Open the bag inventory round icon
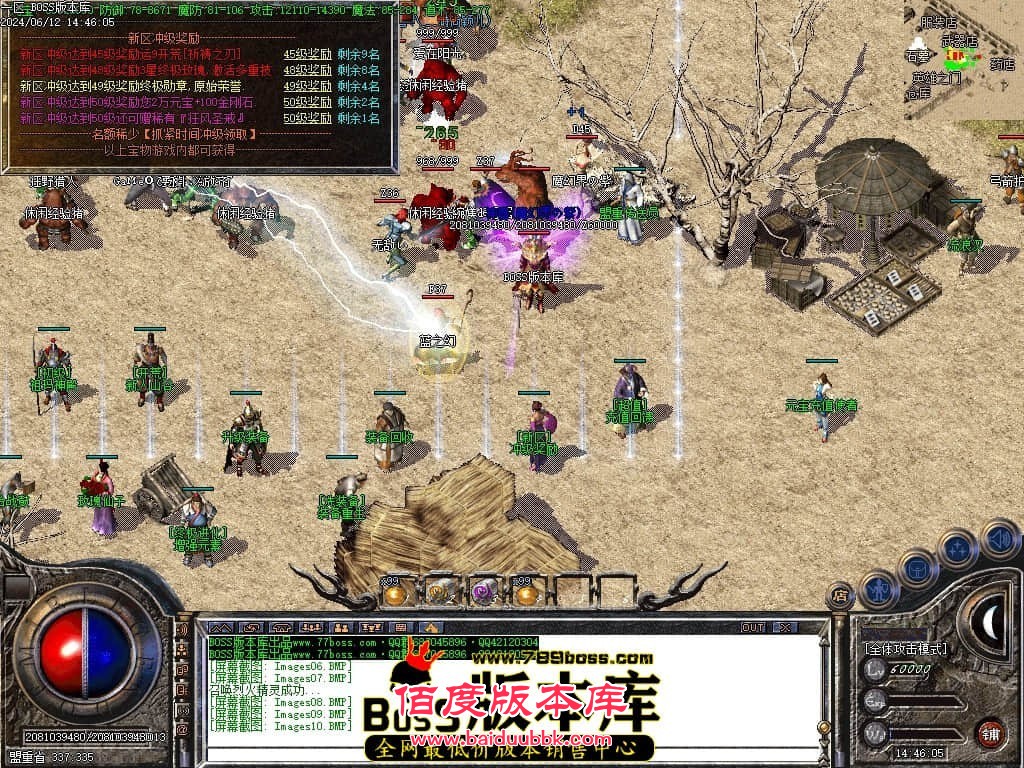The width and height of the screenshot is (1024, 768). (916, 567)
